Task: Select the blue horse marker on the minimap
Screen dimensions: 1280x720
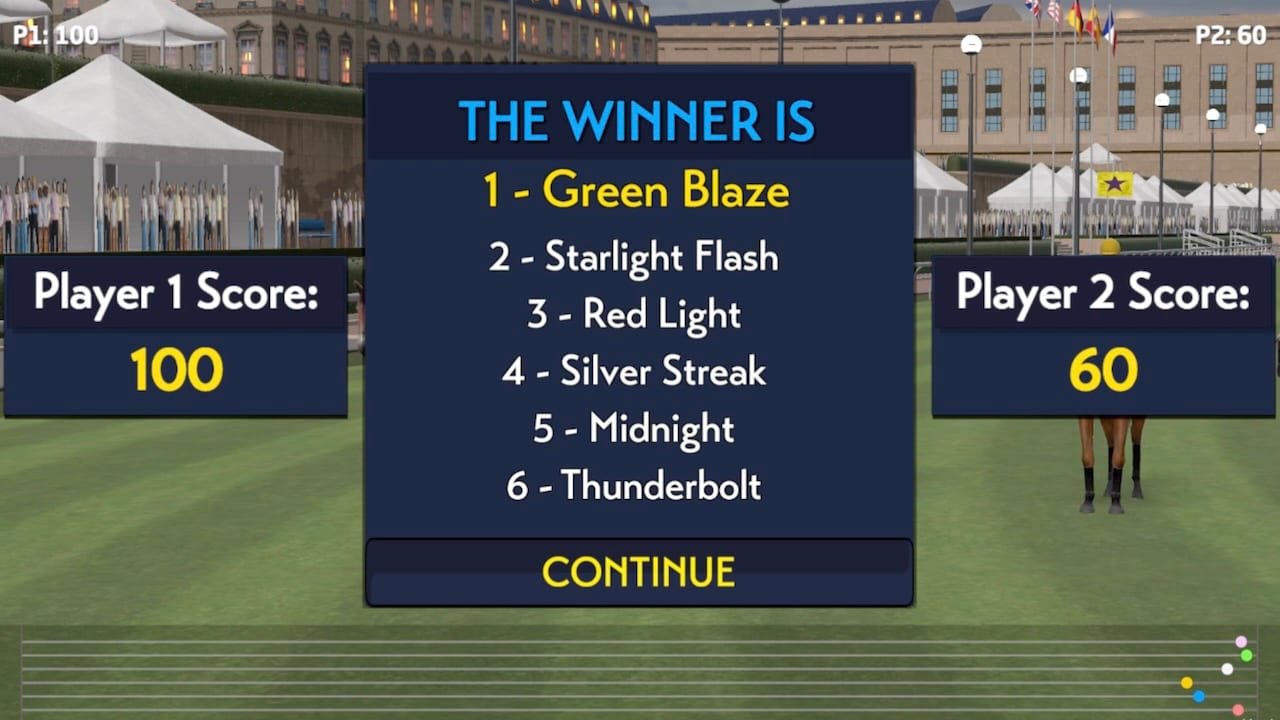Action: pyautogui.click(x=1199, y=696)
